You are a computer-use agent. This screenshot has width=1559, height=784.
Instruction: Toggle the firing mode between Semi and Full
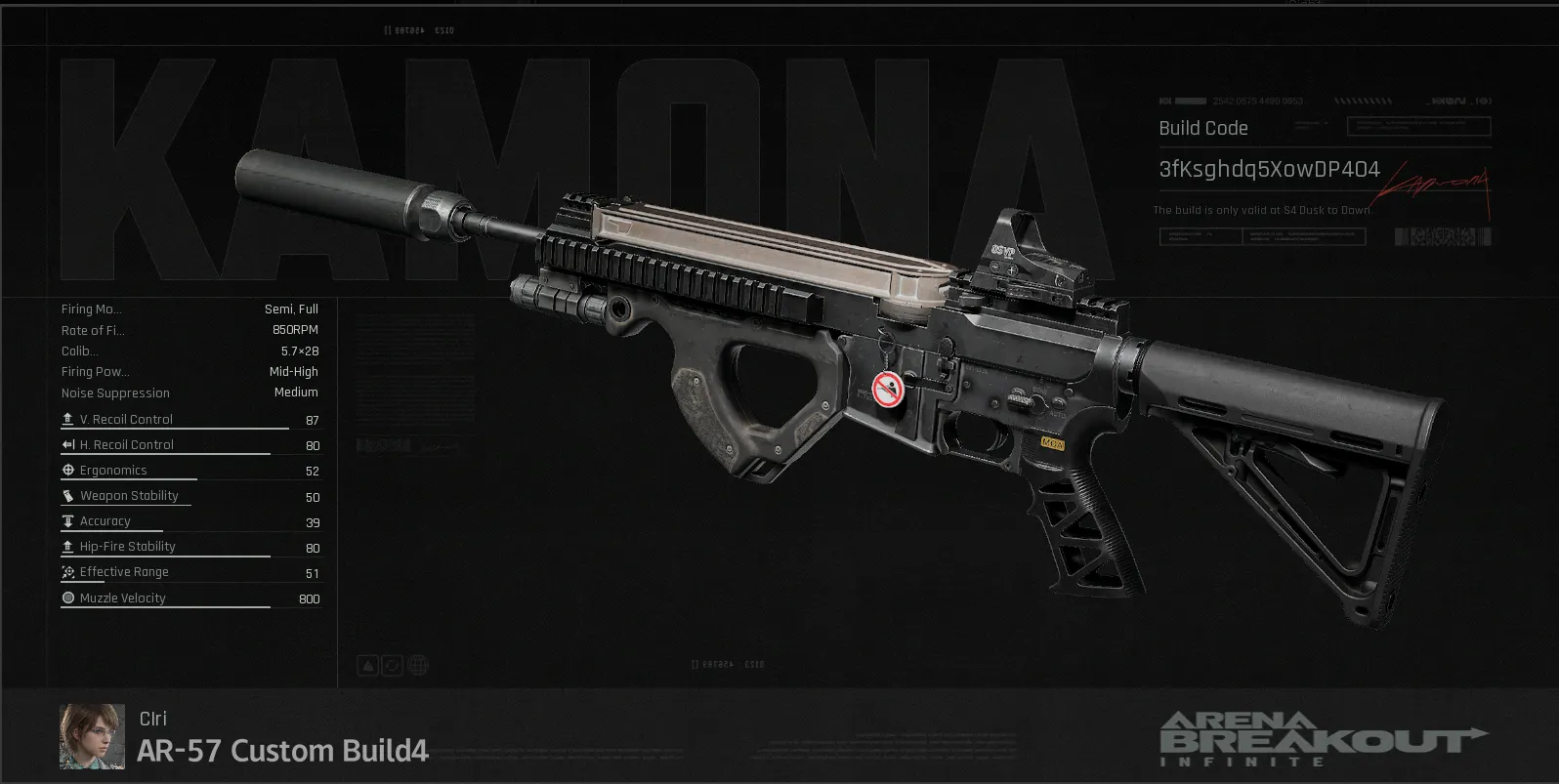pyautogui.click(x=290, y=309)
